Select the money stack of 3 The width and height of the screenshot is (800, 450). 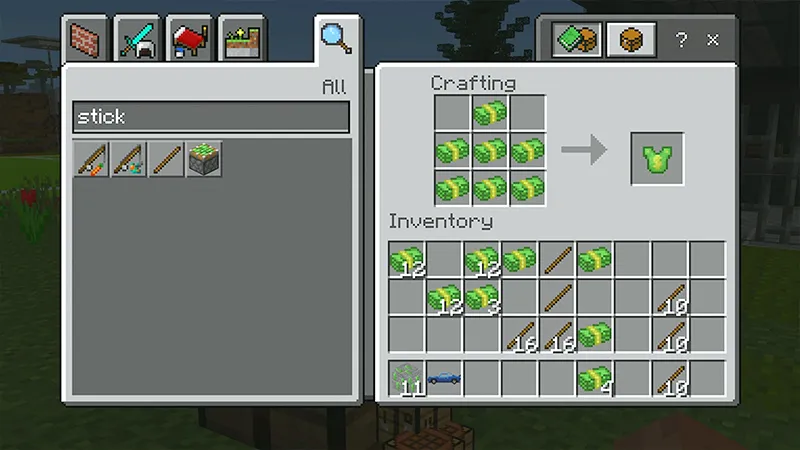tap(482, 297)
